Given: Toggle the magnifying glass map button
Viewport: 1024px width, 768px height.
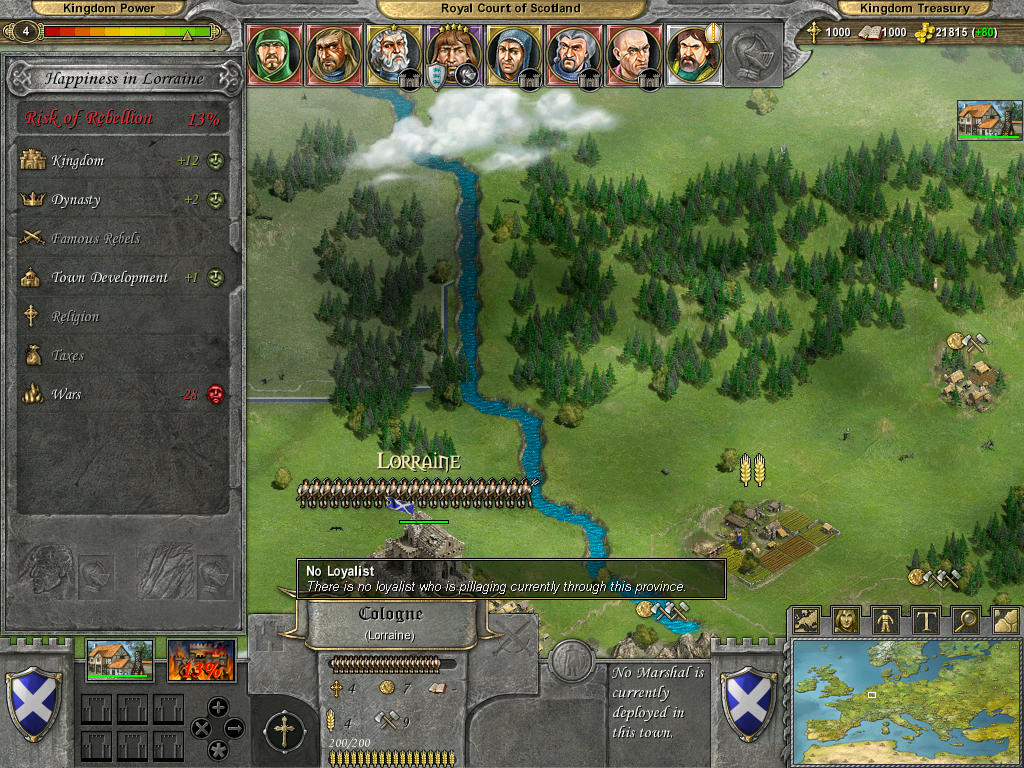Looking at the screenshot, I should pyautogui.click(x=965, y=620).
